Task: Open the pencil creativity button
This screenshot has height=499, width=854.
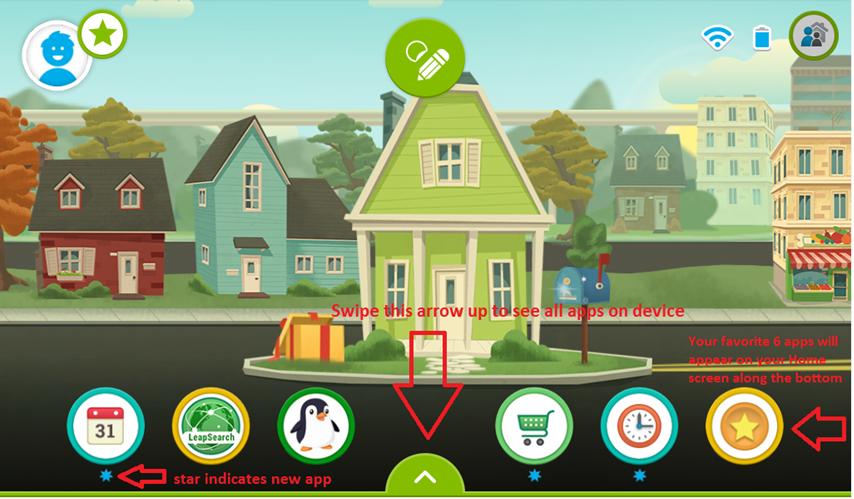Action: click(426, 59)
